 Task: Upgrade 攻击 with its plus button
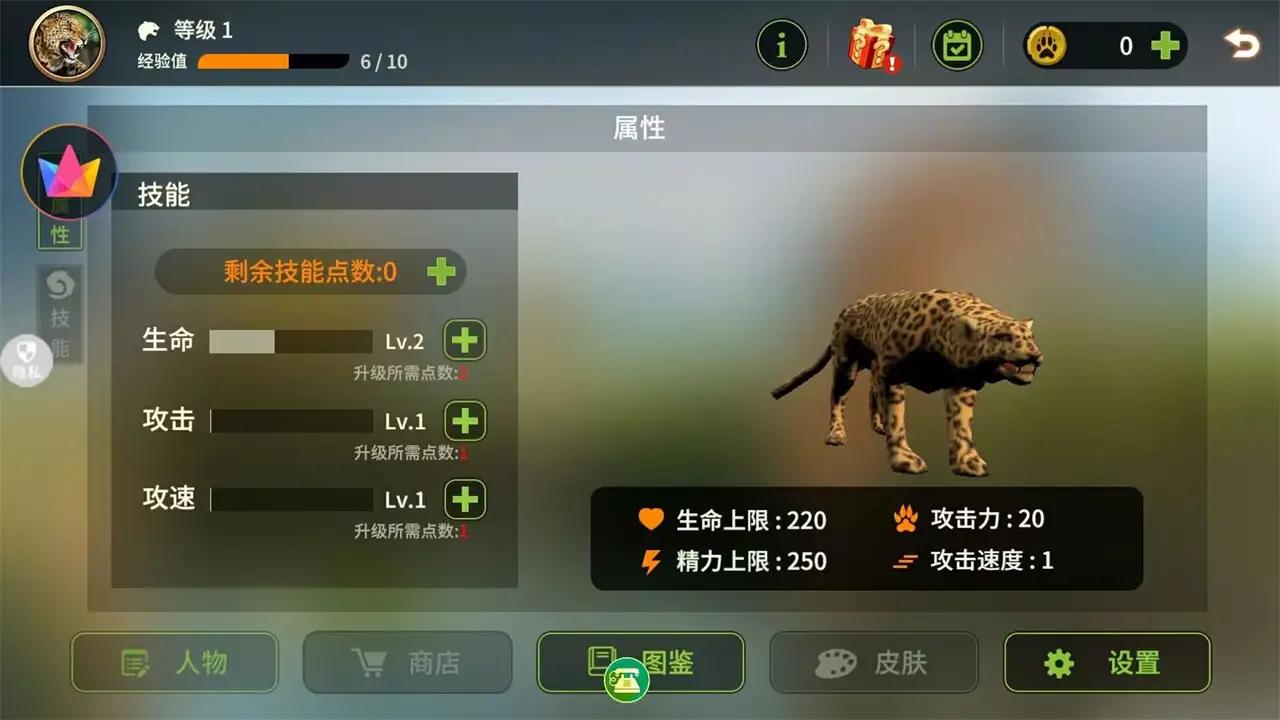pyautogui.click(x=464, y=421)
